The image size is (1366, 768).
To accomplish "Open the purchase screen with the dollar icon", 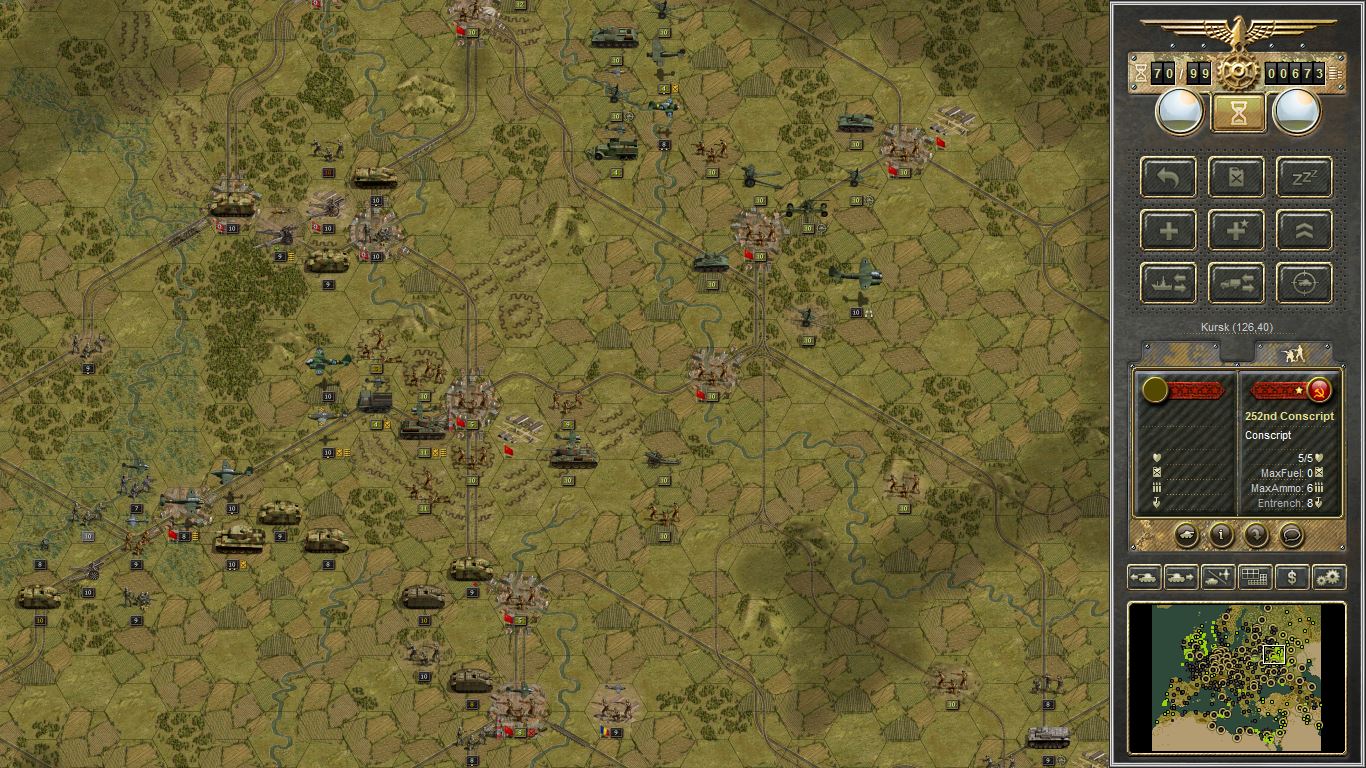I will click(x=1293, y=577).
